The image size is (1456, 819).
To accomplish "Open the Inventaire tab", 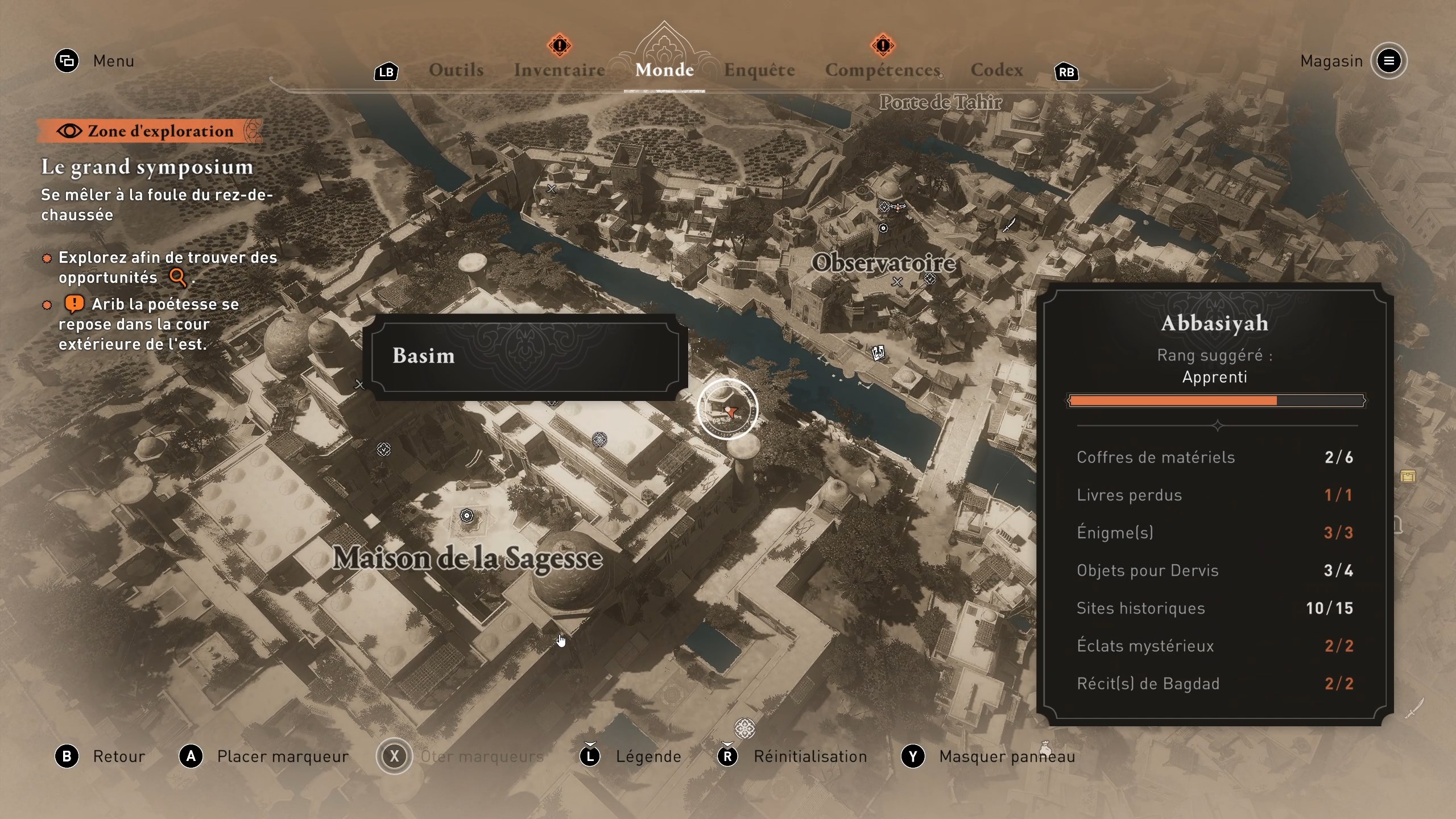I will coord(559,70).
